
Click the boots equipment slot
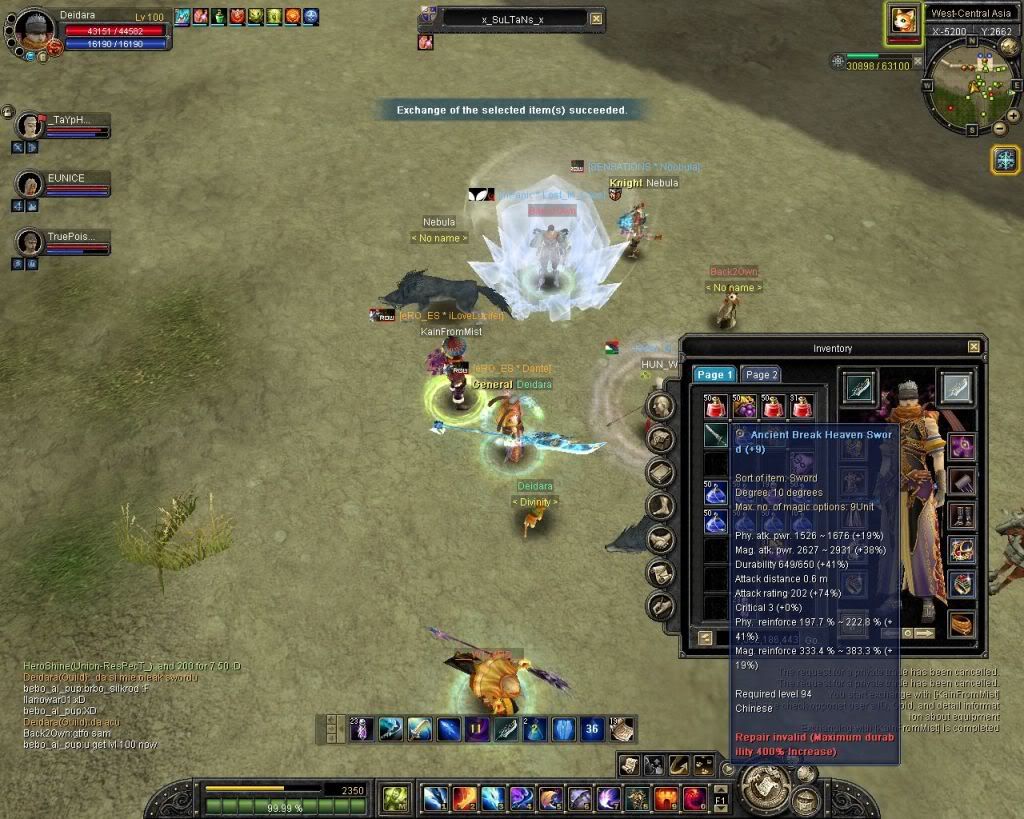[x=961, y=517]
